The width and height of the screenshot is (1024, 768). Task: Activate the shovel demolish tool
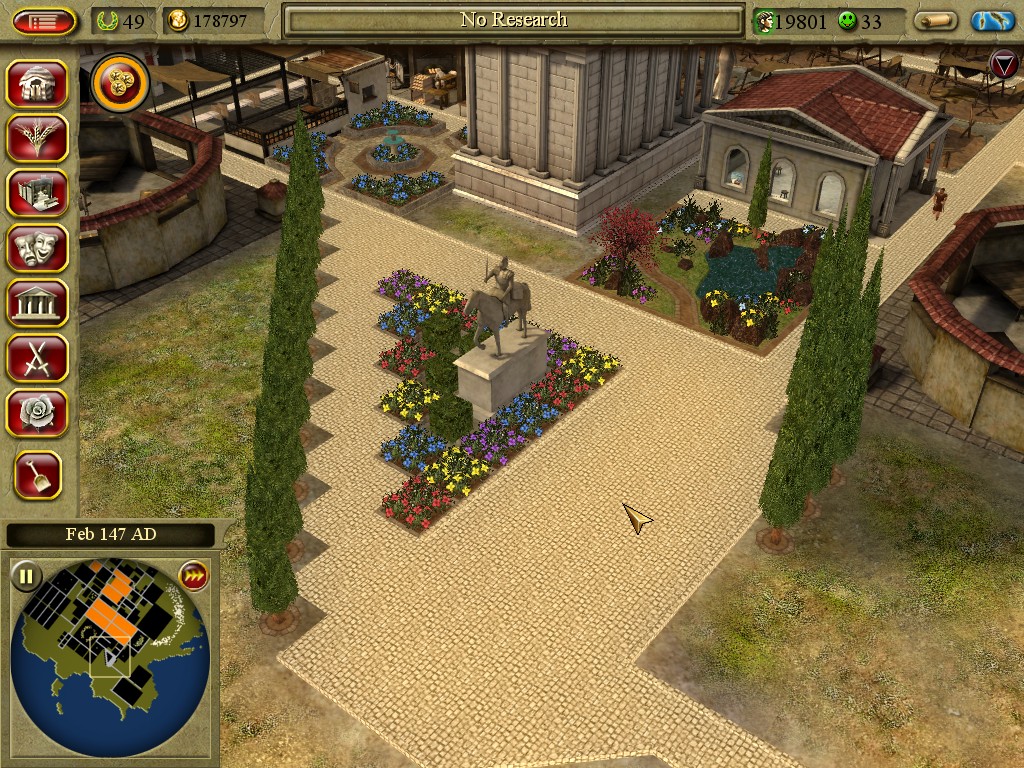38,475
